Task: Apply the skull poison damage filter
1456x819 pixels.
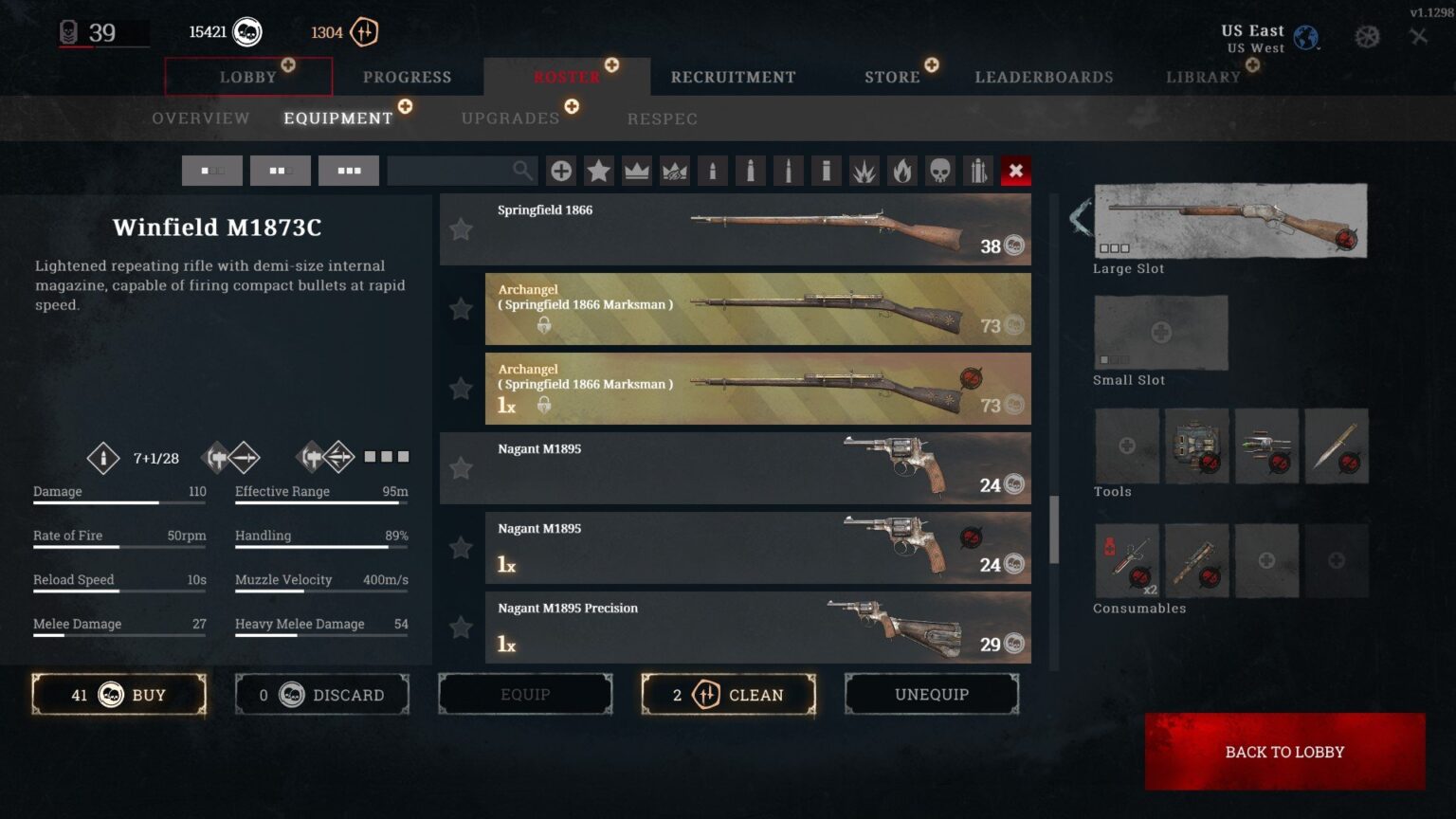Action: pos(939,171)
